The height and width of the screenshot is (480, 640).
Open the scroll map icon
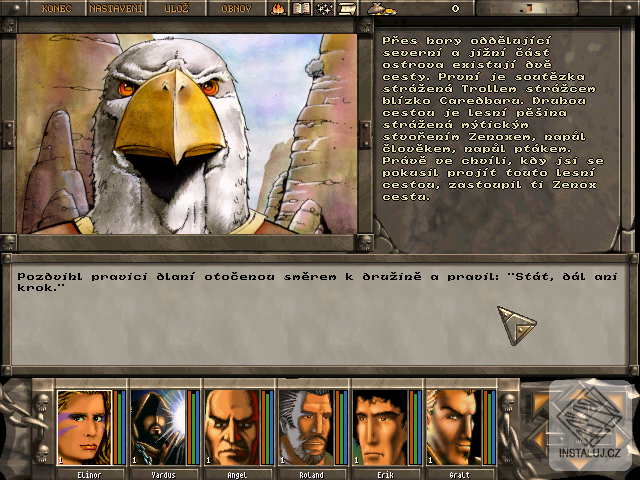(347, 8)
